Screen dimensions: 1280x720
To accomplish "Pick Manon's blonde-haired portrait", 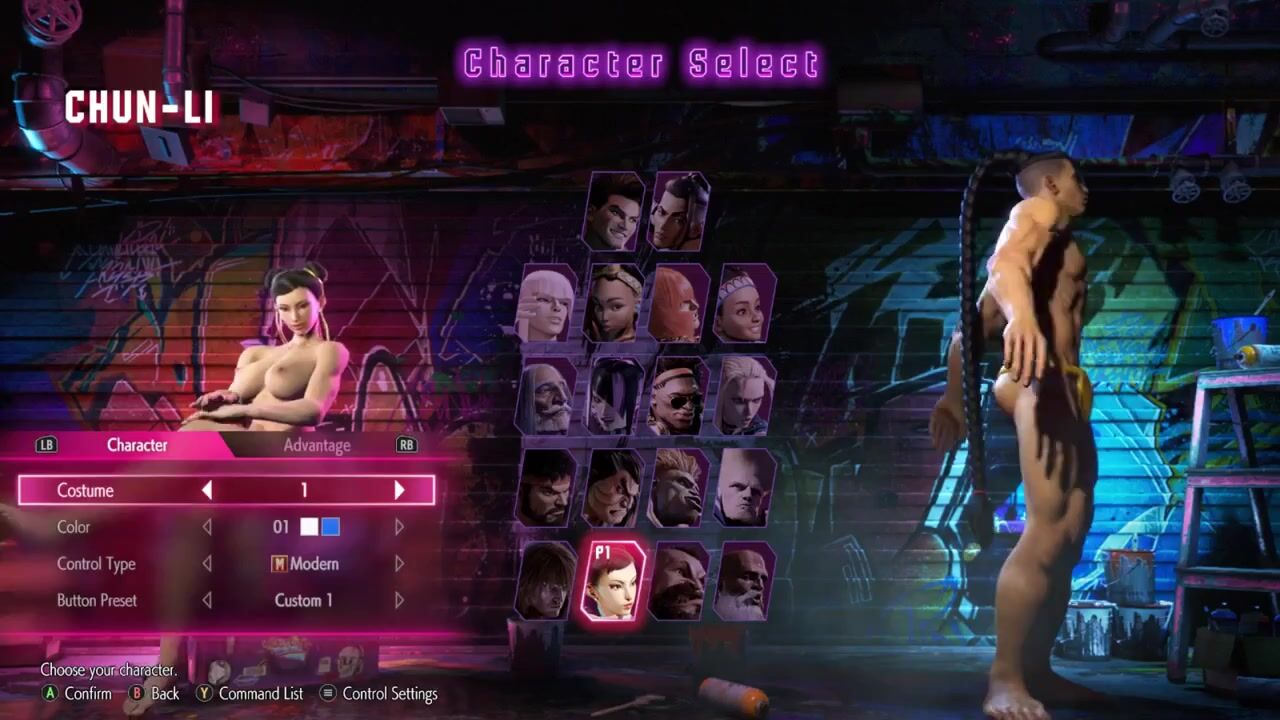I will click(547, 304).
